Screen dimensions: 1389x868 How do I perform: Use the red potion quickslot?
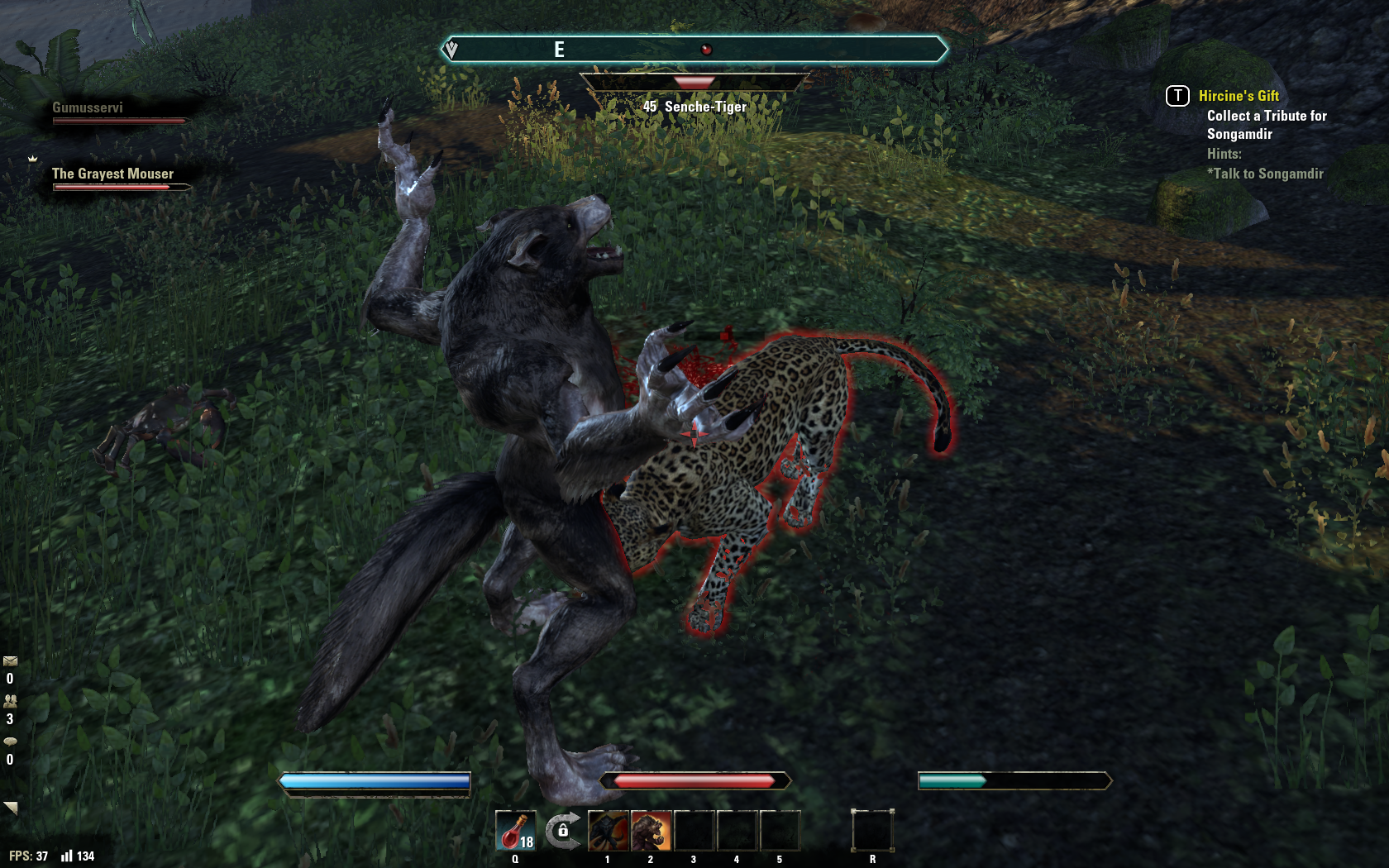coord(515,831)
